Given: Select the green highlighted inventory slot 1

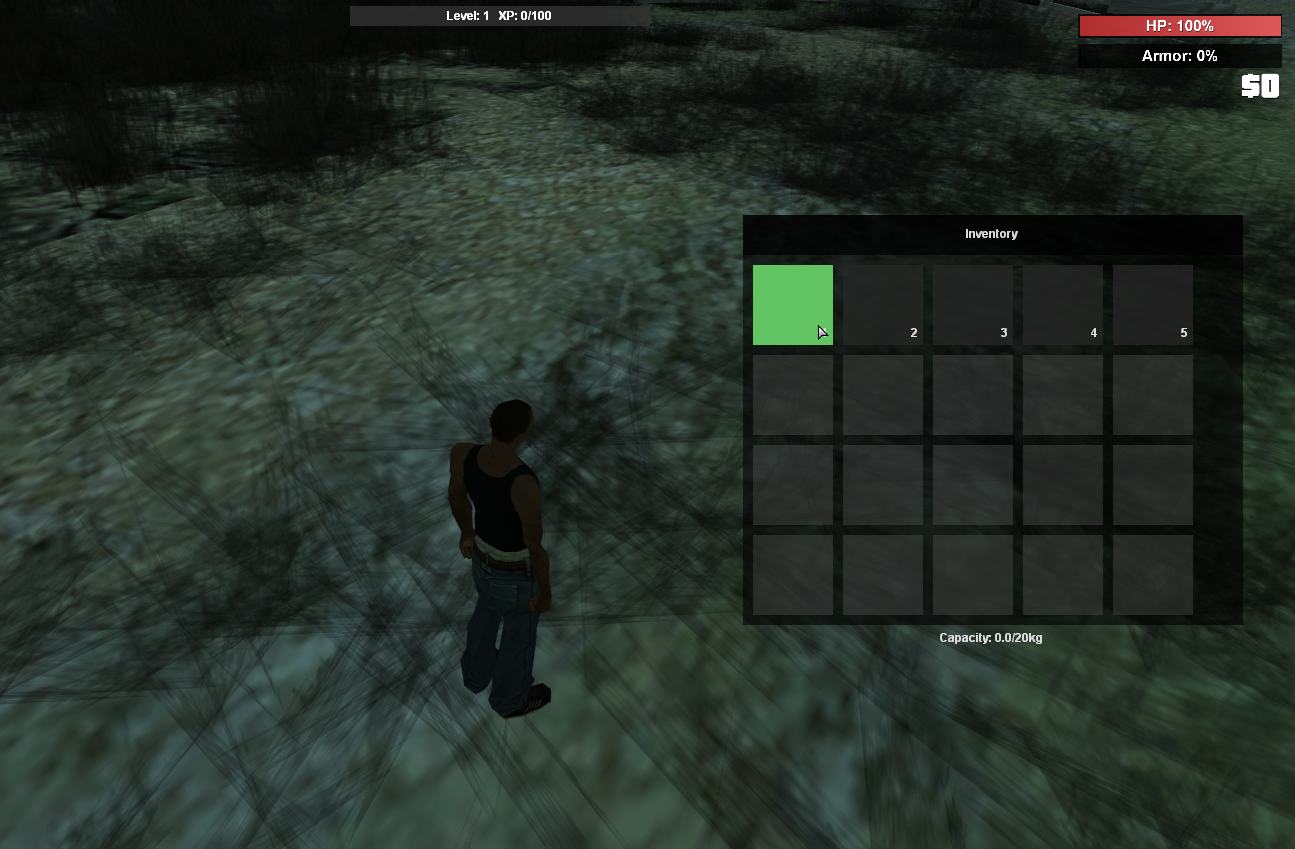Looking at the screenshot, I should pos(792,304).
